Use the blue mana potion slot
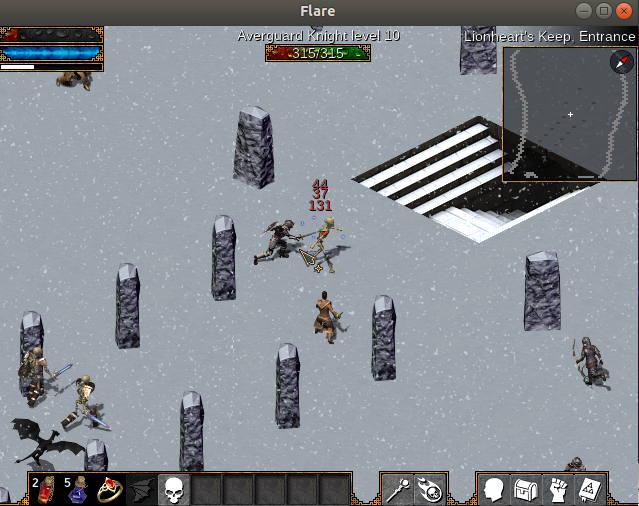The height and width of the screenshot is (506, 639). coord(78,490)
